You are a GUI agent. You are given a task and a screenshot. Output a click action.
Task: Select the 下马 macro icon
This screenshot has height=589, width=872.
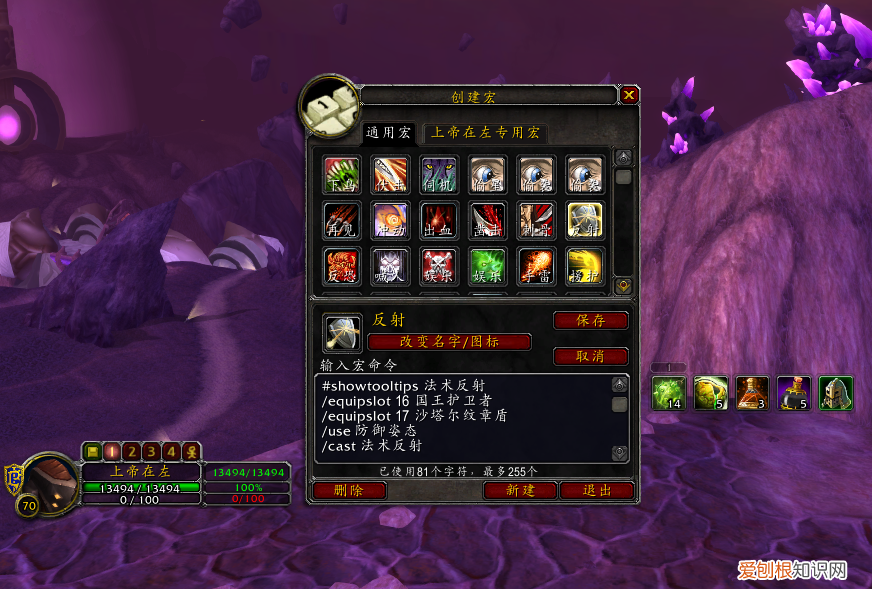point(342,174)
